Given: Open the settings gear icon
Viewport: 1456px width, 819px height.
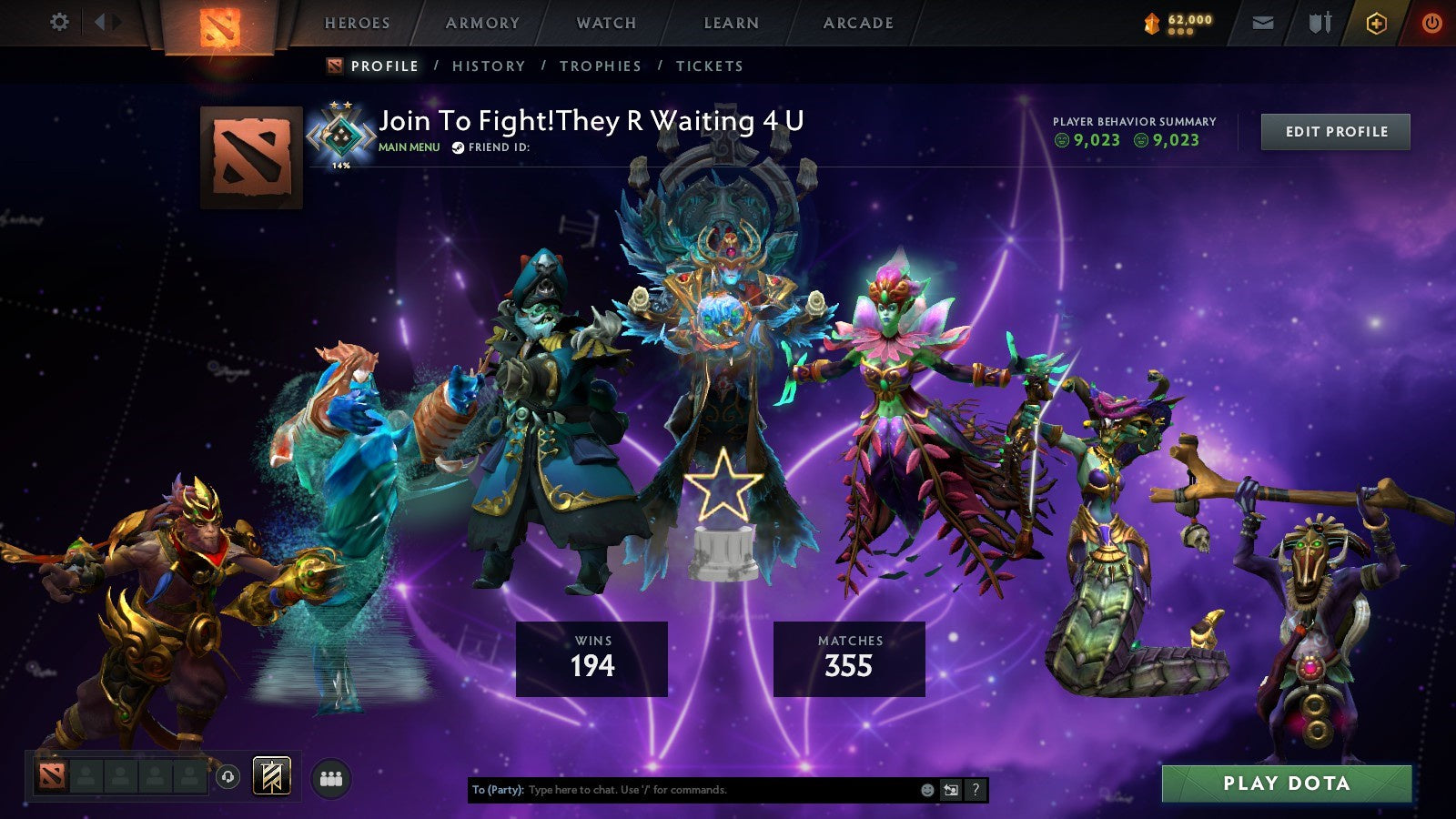Looking at the screenshot, I should click(60, 20).
